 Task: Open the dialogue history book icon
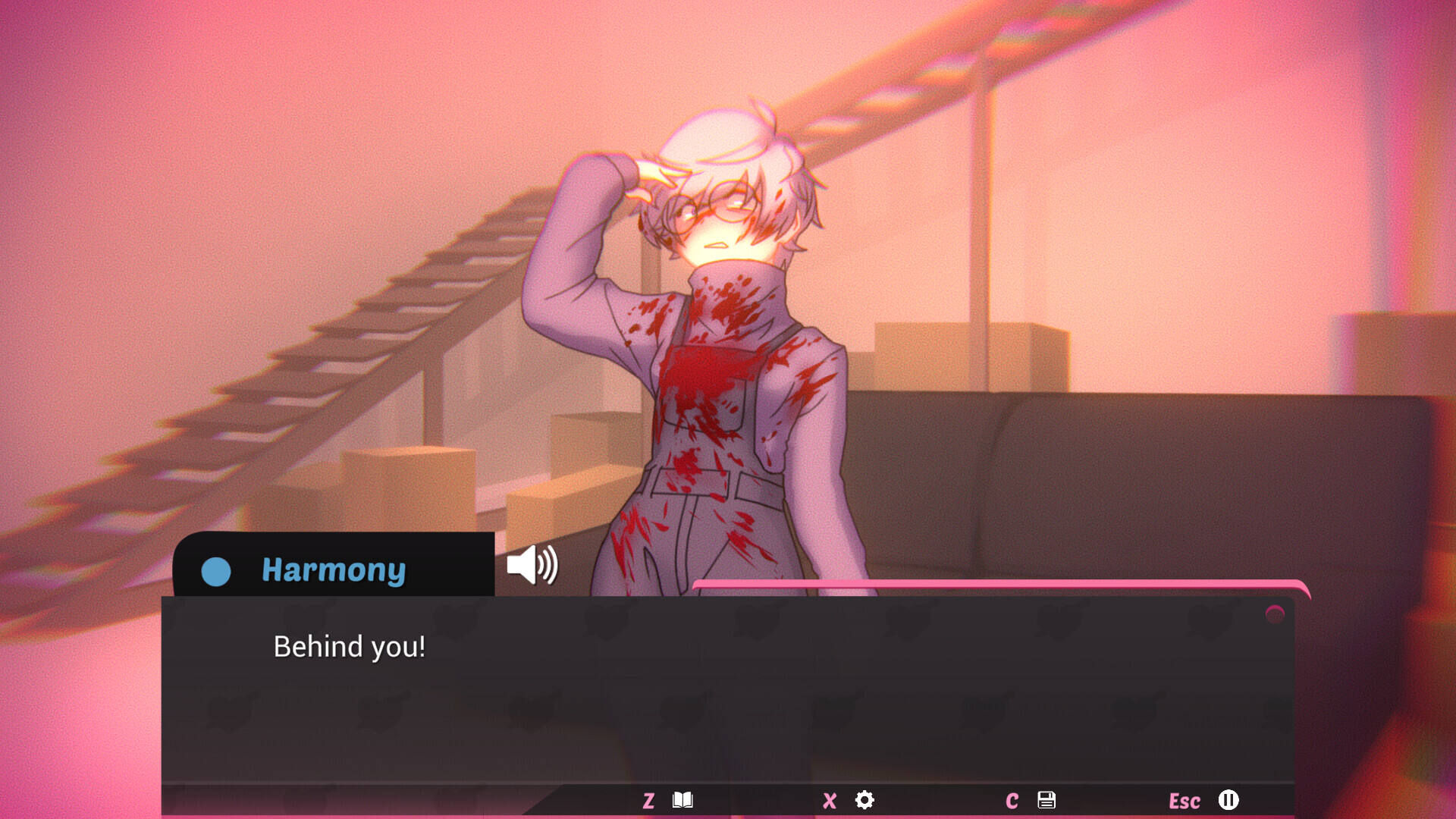(682, 800)
